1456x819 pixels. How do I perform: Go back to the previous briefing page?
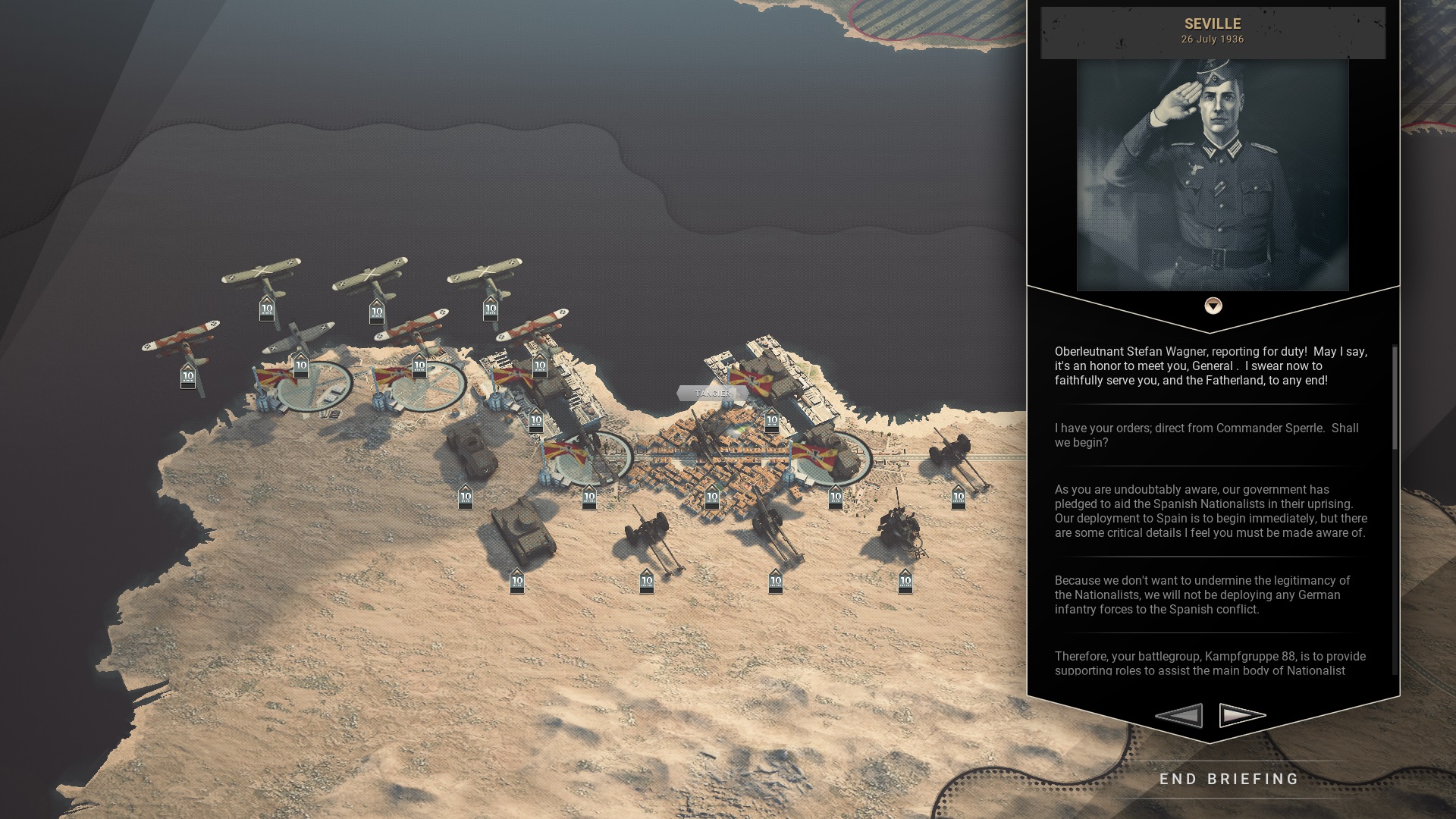click(1179, 715)
